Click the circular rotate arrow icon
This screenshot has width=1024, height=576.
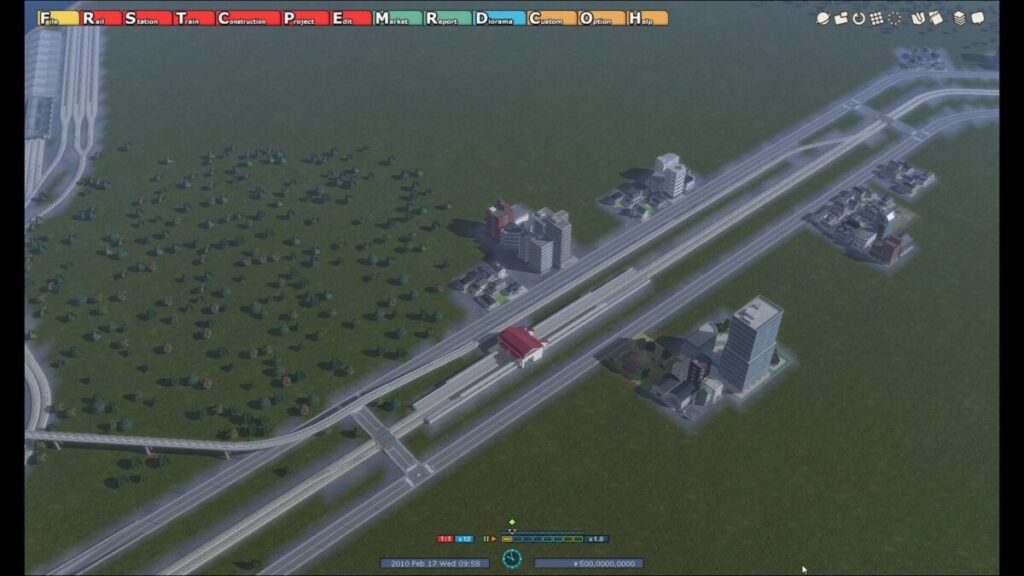click(x=858, y=18)
